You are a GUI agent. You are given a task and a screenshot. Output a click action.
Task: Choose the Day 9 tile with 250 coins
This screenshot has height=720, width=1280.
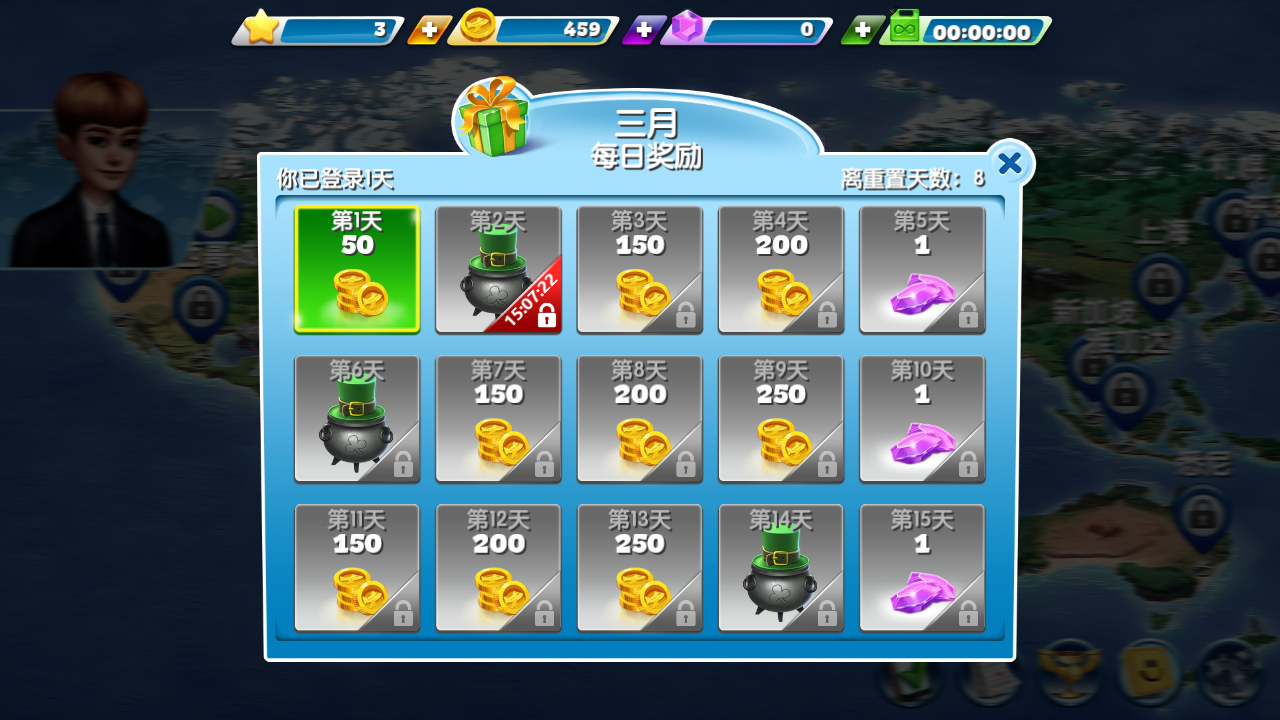coord(781,418)
